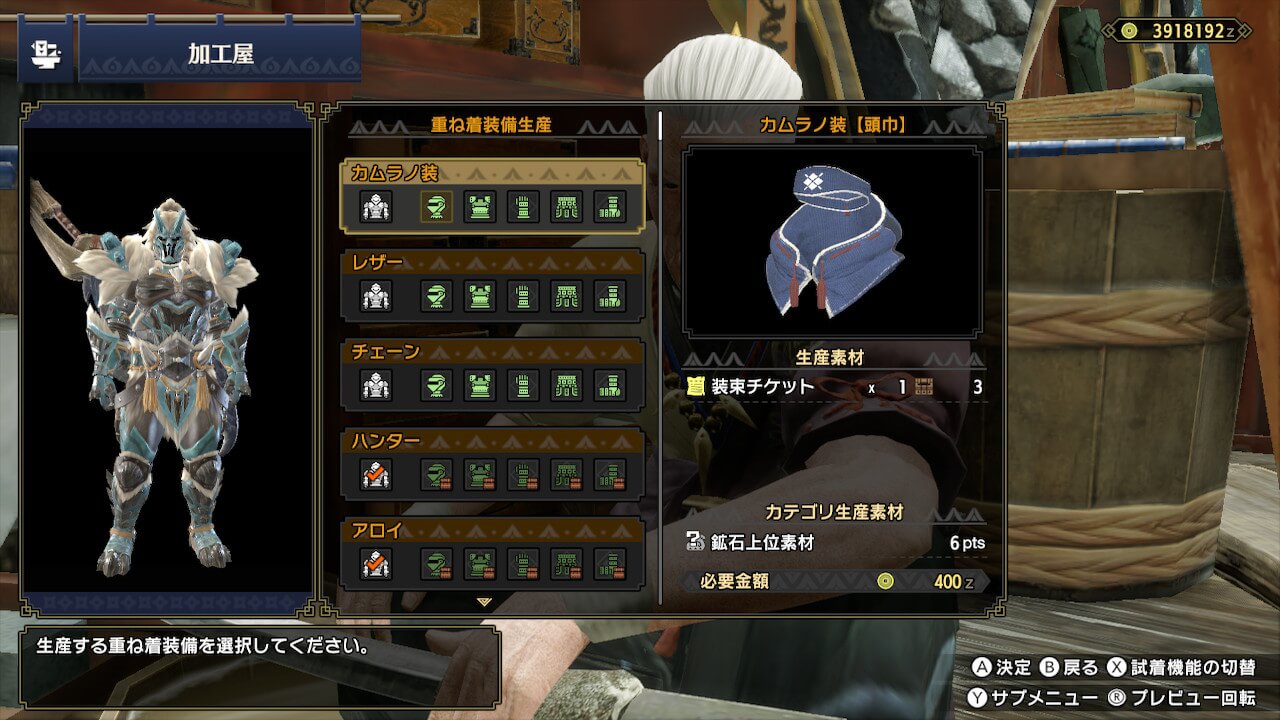
Task: Click the down arrow below the armor list
Action: click(x=485, y=602)
